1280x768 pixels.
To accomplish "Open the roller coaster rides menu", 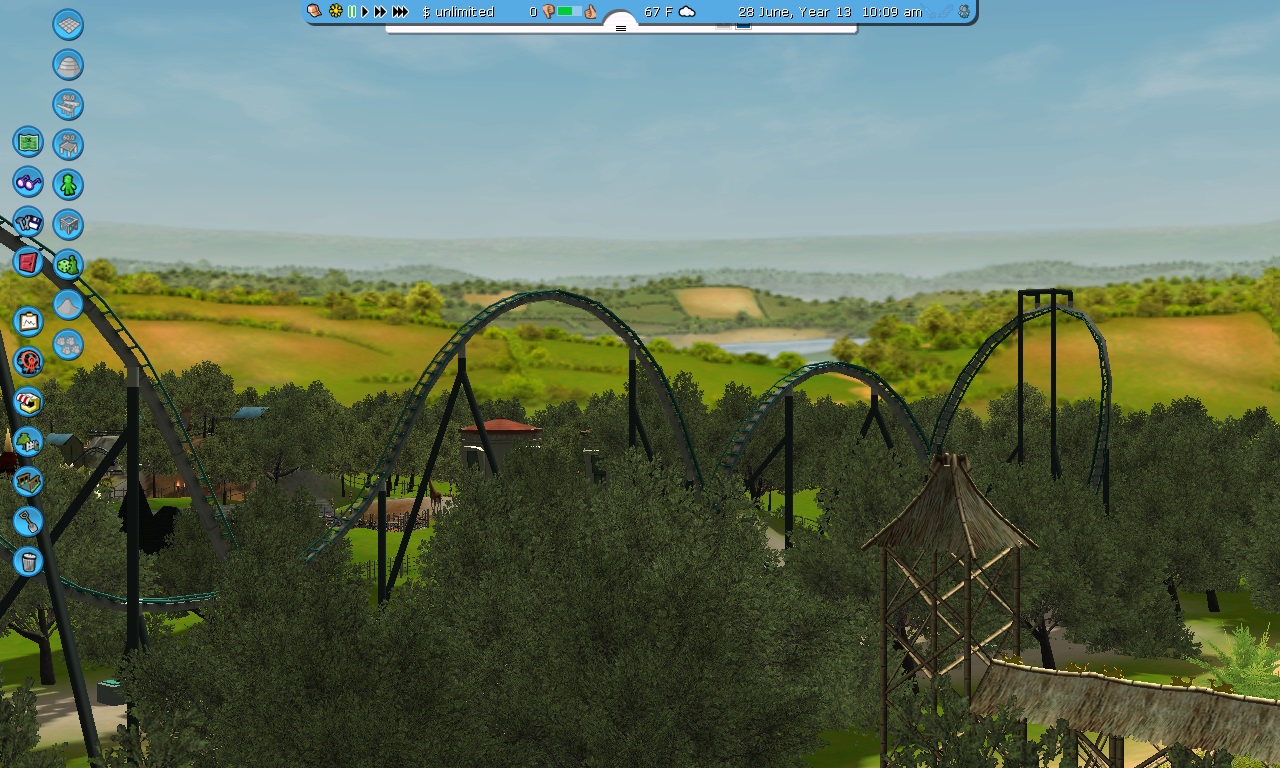I will [x=28, y=361].
